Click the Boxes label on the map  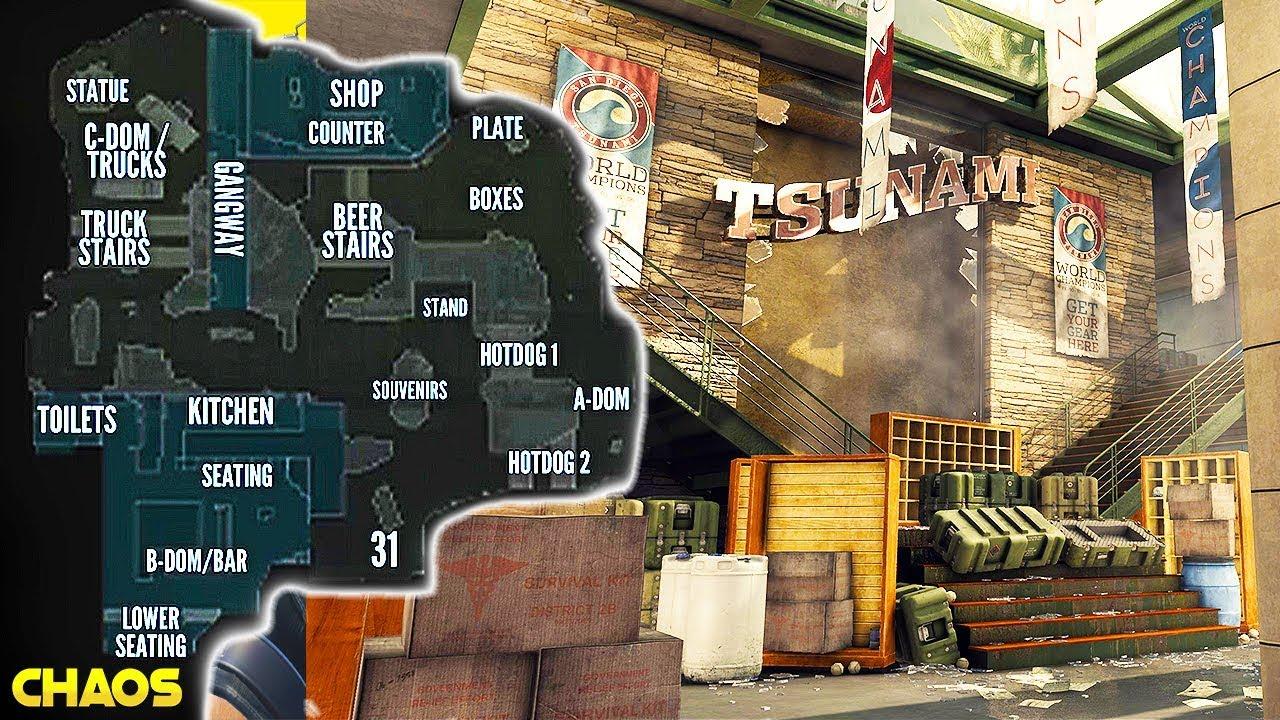(496, 198)
